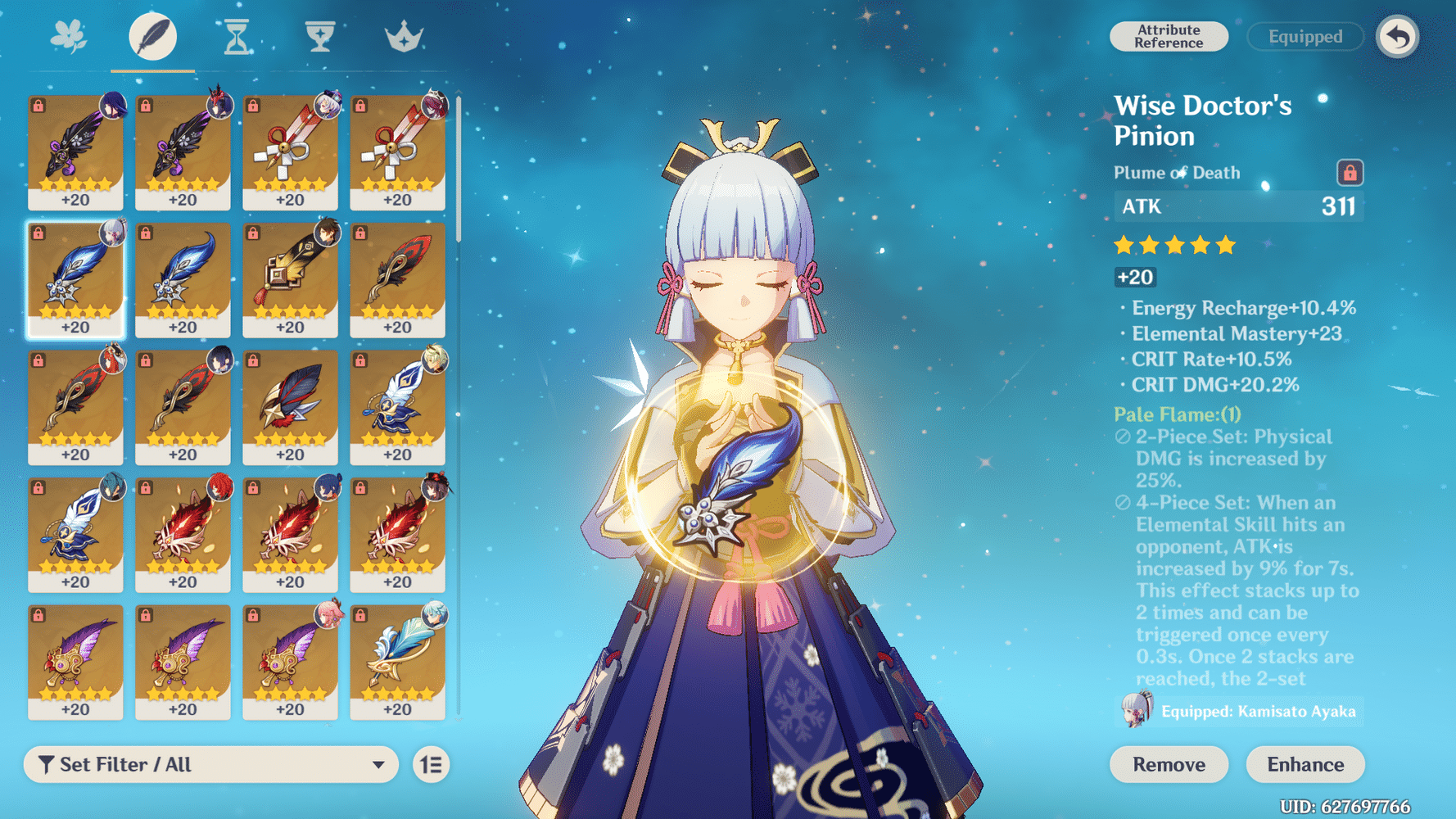This screenshot has width=1456, height=819.
Task: Click the funnel icon in Set Filter
Action: (47, 764)
